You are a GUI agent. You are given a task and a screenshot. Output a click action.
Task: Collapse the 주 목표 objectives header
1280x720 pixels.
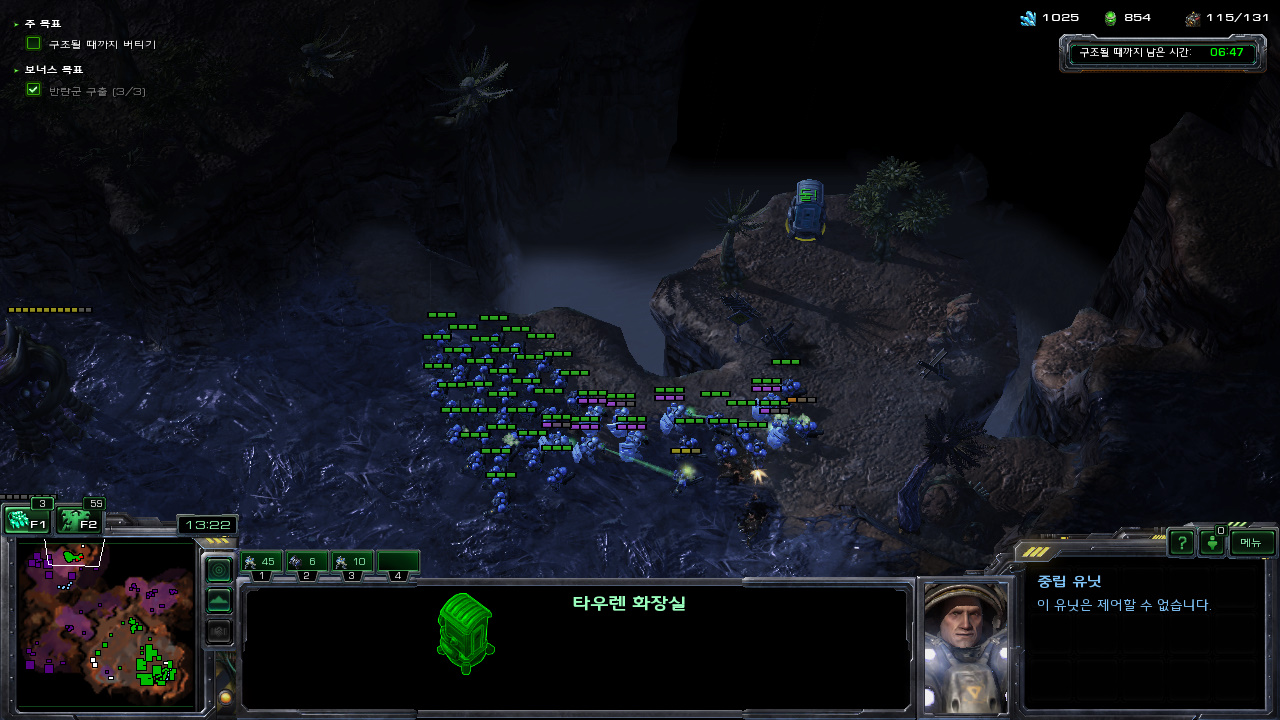[x=40, y=23]
